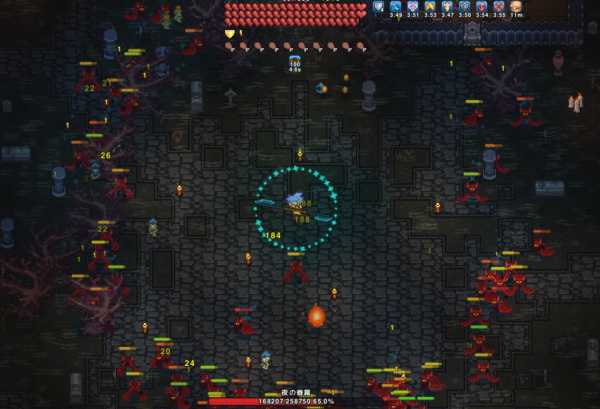
Task: Click the red buff icon timed 3:55
Action: coord(498,6)
